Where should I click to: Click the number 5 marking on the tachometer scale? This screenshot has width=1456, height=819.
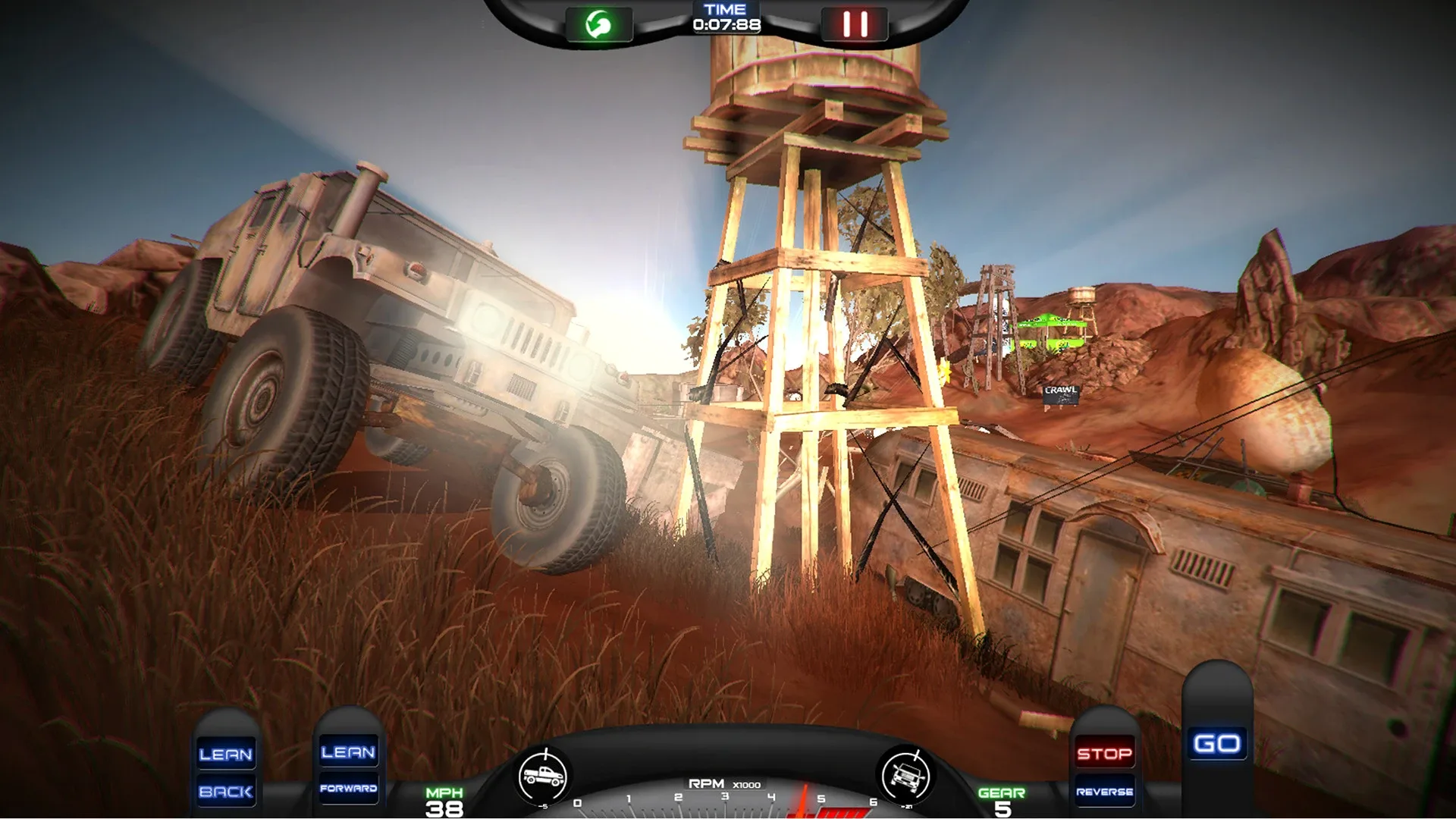pos(821,799)
